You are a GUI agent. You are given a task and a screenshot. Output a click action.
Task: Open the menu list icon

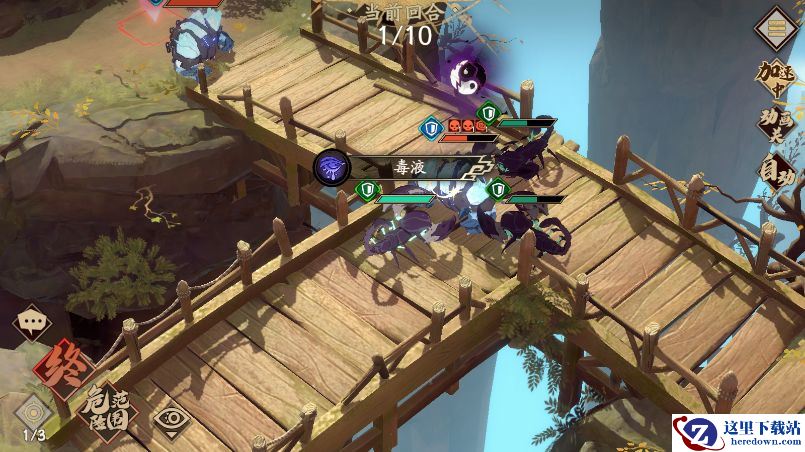click(x=774, y=27)
